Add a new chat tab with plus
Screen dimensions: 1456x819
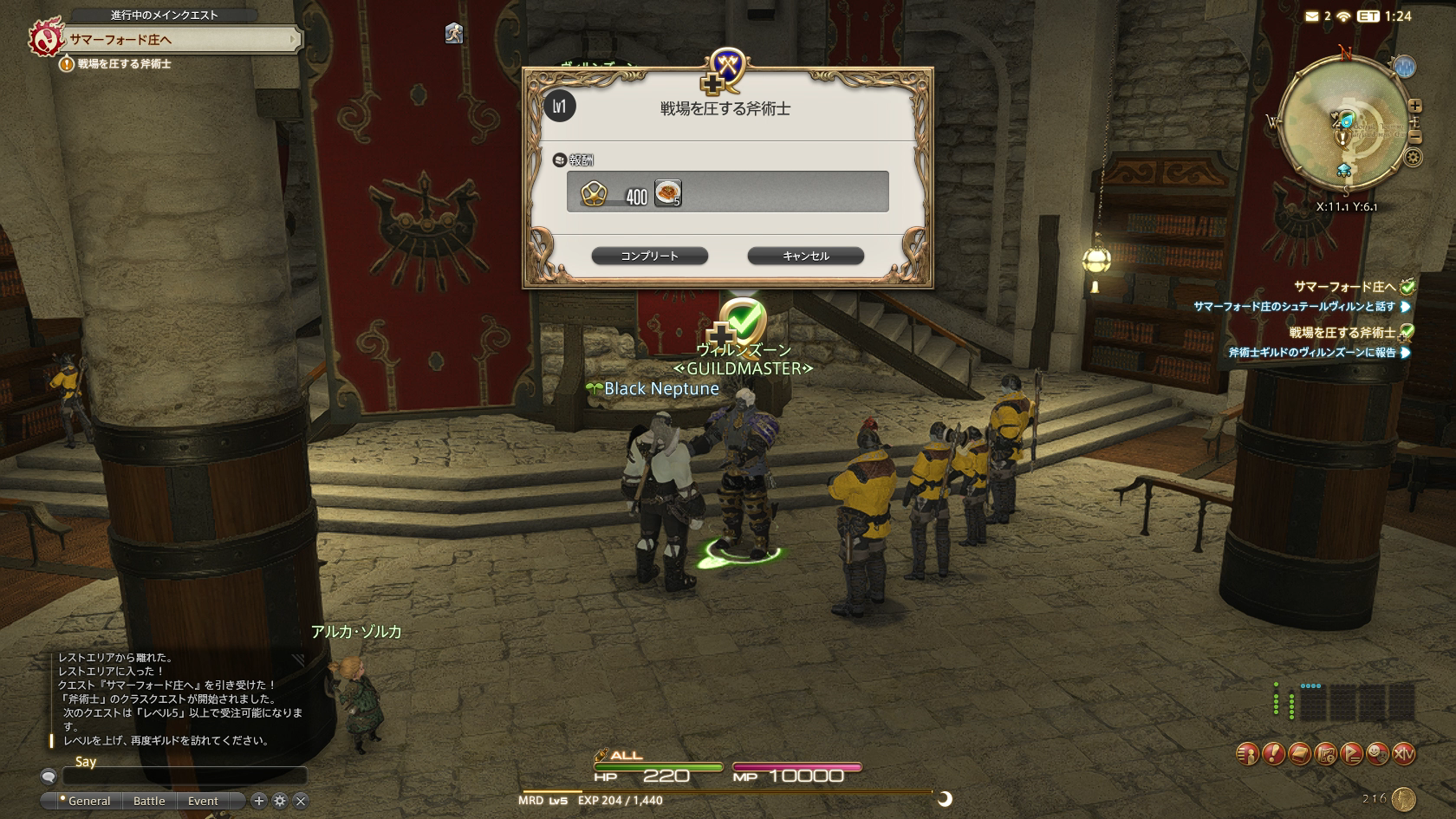coord(258,801)
